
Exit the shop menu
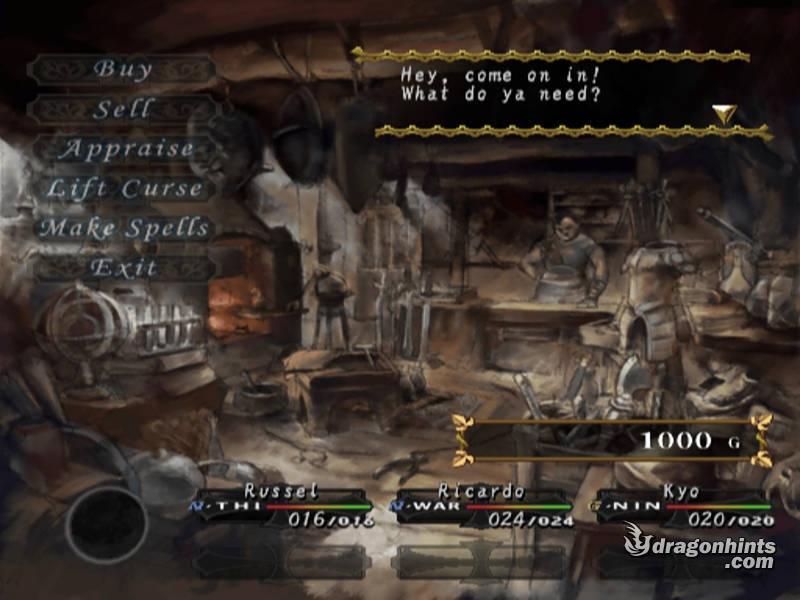tap(124, 267)
